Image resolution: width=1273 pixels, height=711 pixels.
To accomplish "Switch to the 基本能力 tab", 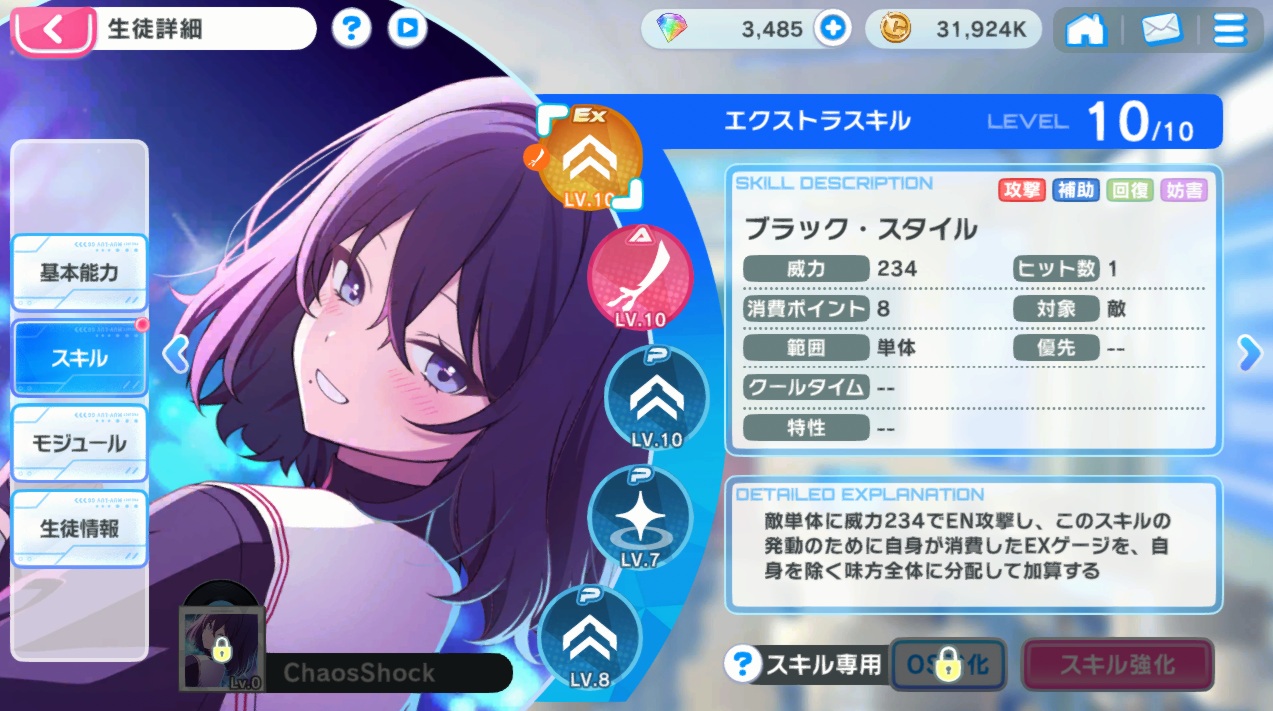I will 80,273.
